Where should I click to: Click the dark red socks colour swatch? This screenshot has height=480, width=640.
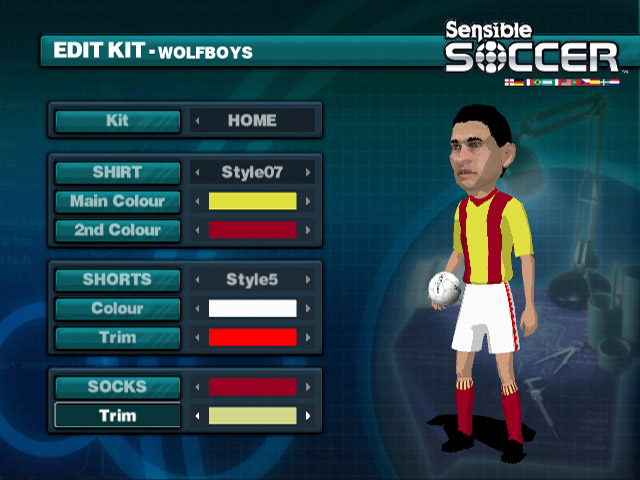pyautogui.click(x=252, y=386)
